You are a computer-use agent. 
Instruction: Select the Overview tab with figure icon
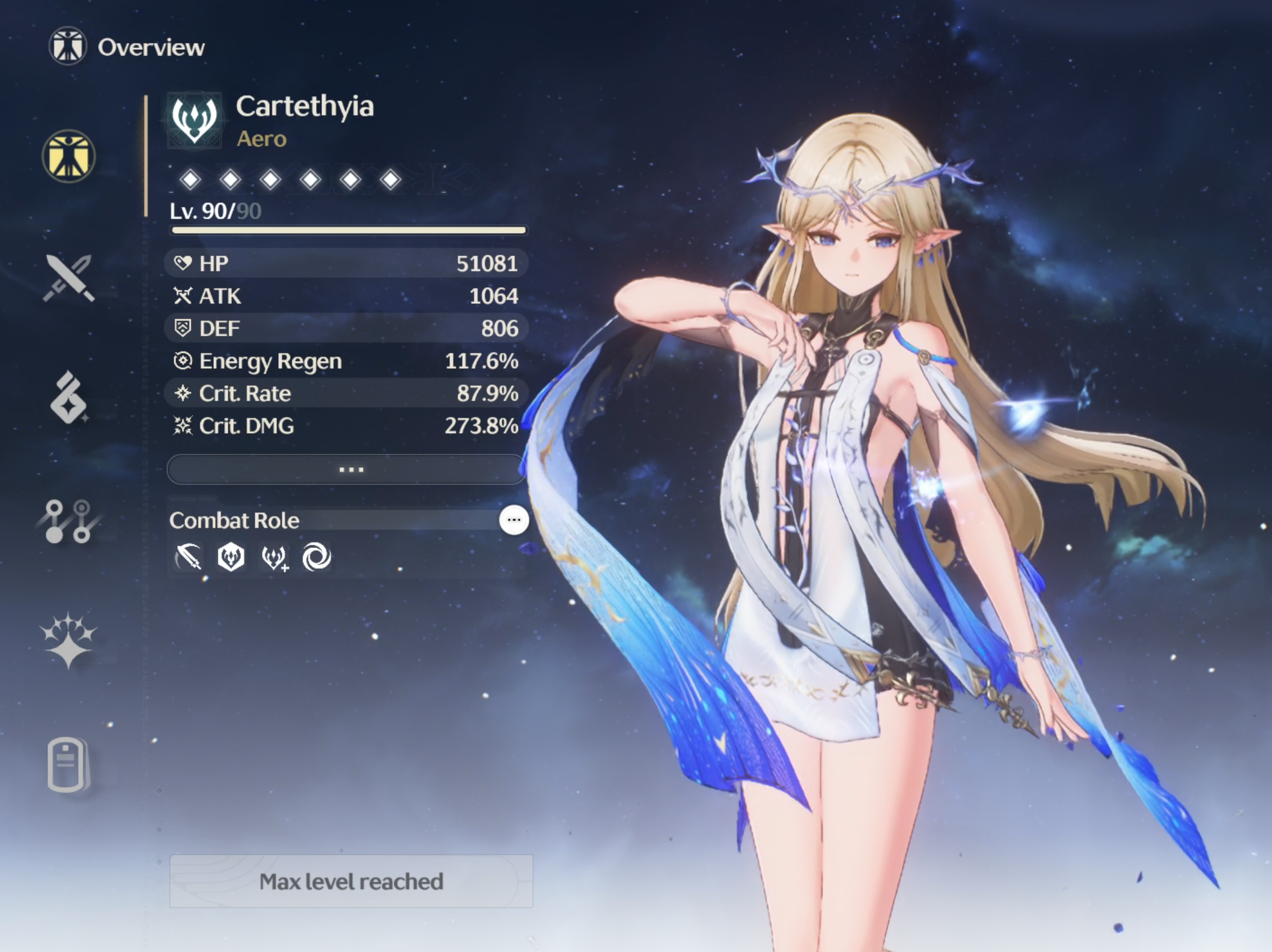[x=68, y=157]
